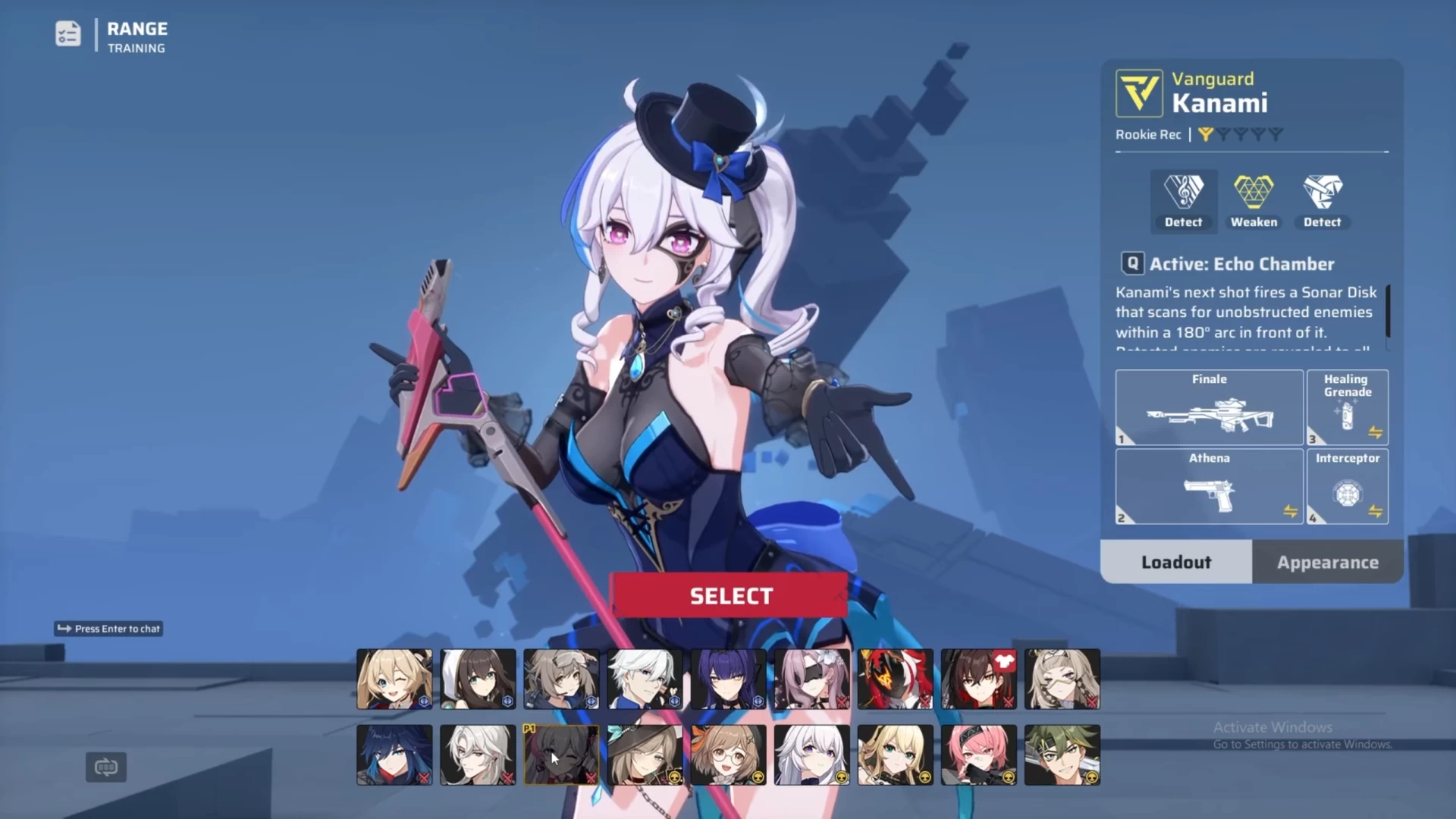Choose the glasses-wearing brown-haired character portrait
The width and height of the screenshot is (1456, 819).
pos(728,755)
